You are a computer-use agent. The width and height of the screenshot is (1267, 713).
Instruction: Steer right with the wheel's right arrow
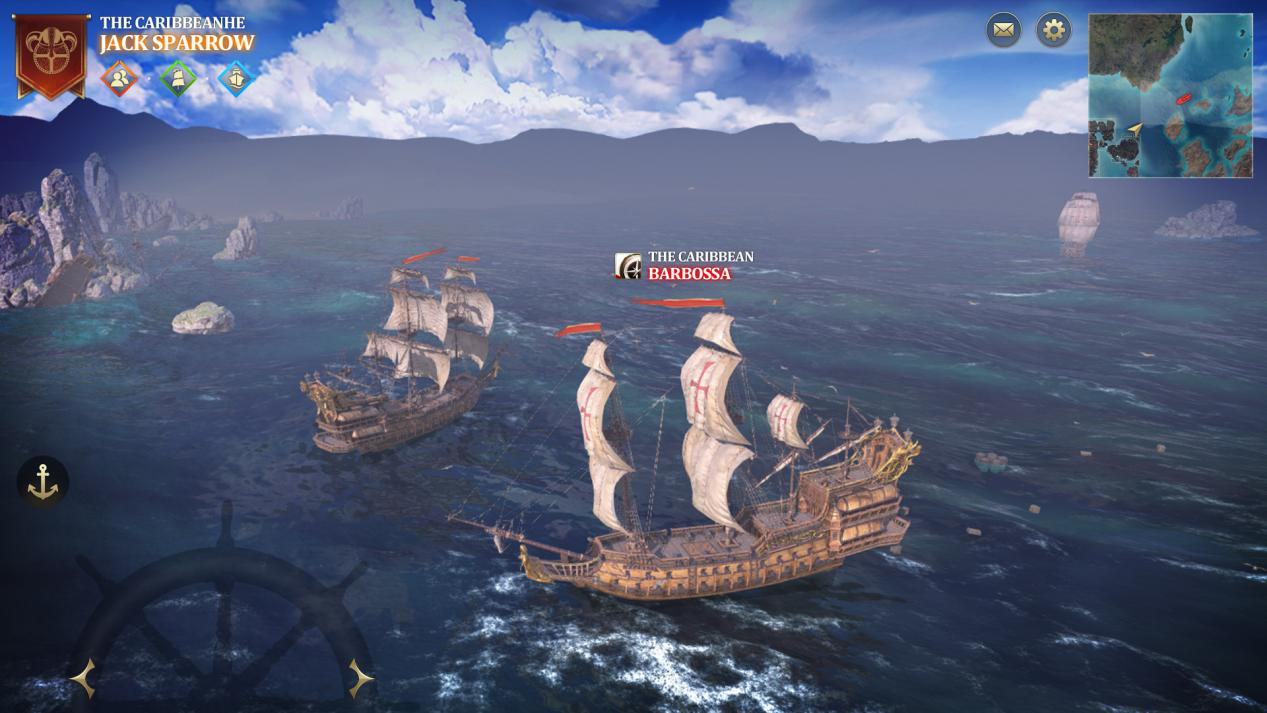pyautogui.click(x=360, y=679)
